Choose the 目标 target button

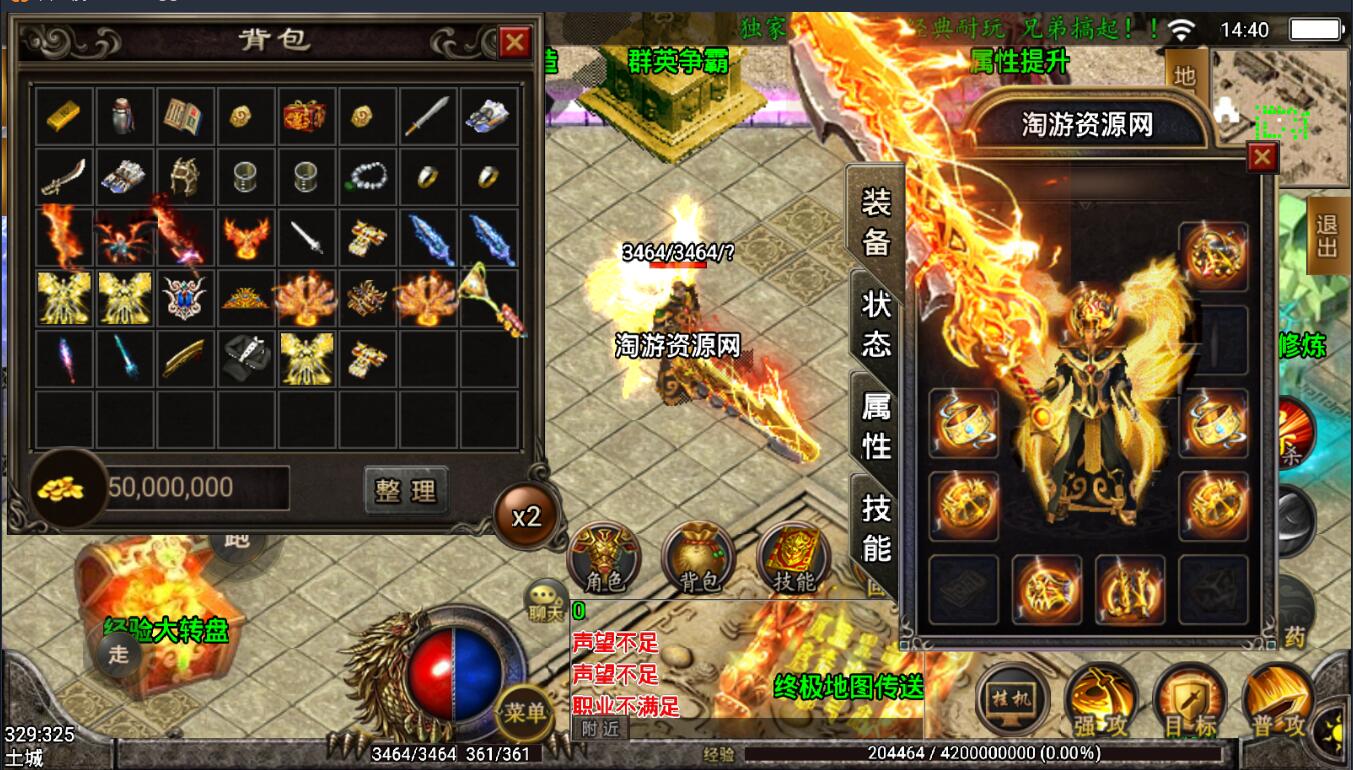click(x=1189, y=700)
